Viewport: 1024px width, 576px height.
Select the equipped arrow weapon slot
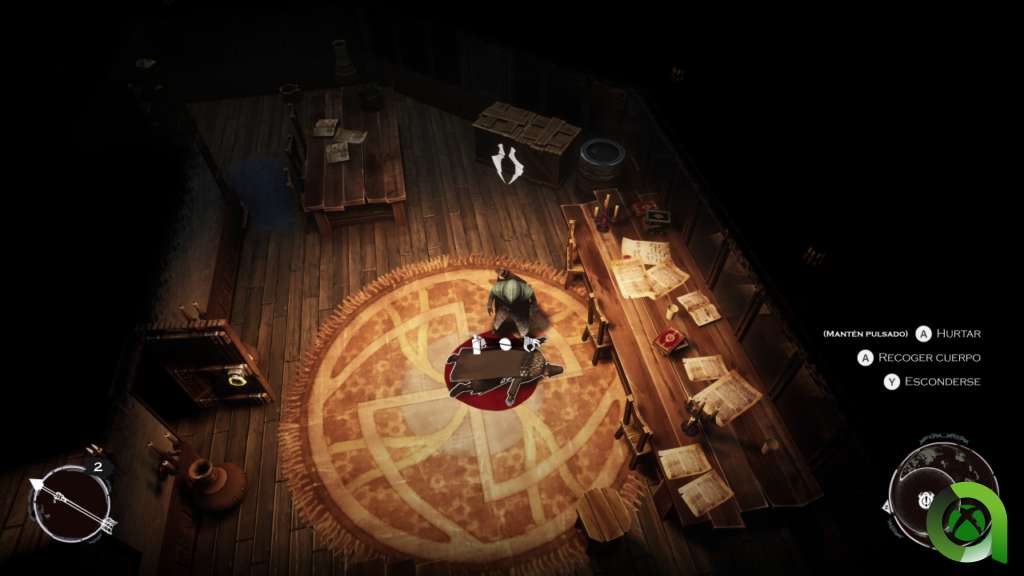72,501
